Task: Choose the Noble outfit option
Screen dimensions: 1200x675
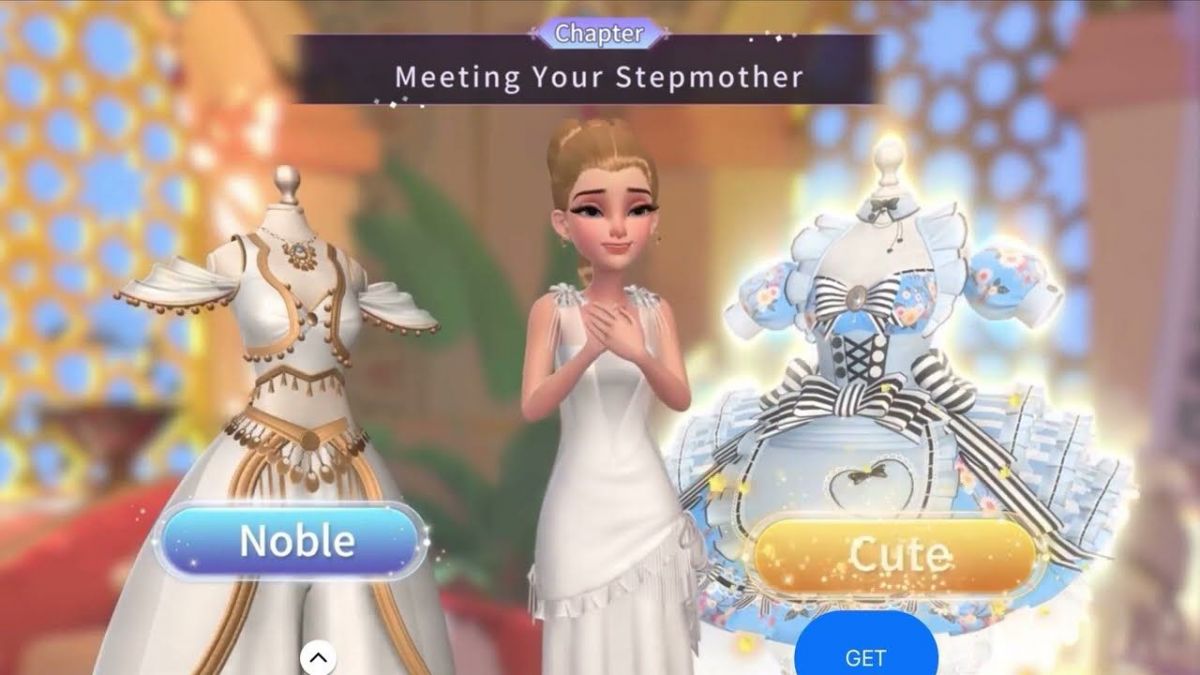Action: [x=291, y=541]
